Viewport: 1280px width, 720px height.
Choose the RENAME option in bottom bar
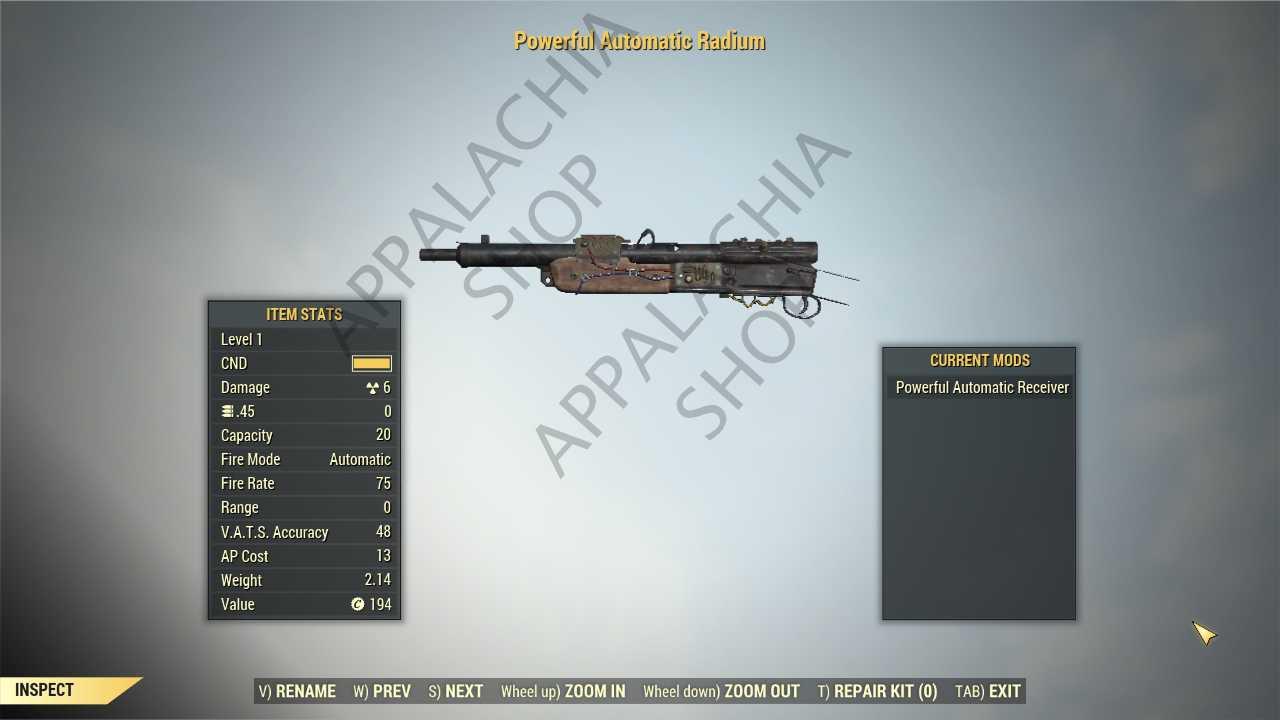click(297, 691)
